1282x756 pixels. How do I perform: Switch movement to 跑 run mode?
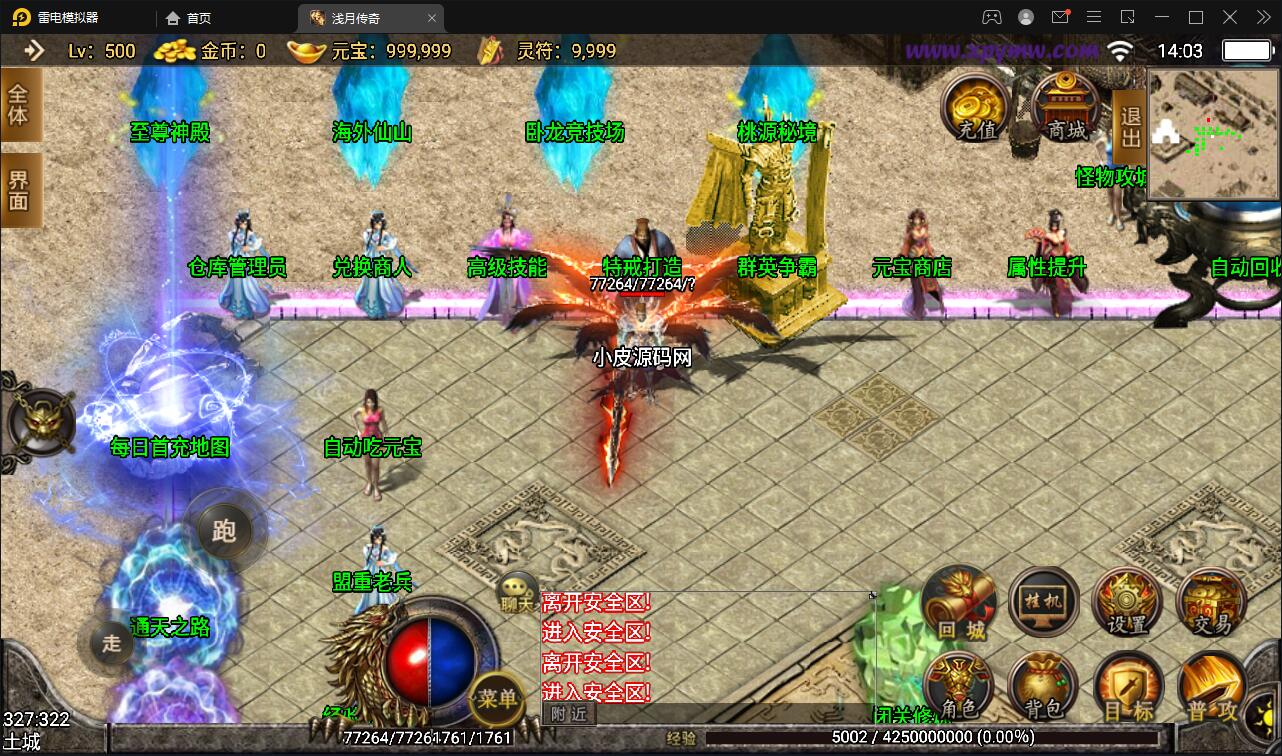(x=224, y=530)
